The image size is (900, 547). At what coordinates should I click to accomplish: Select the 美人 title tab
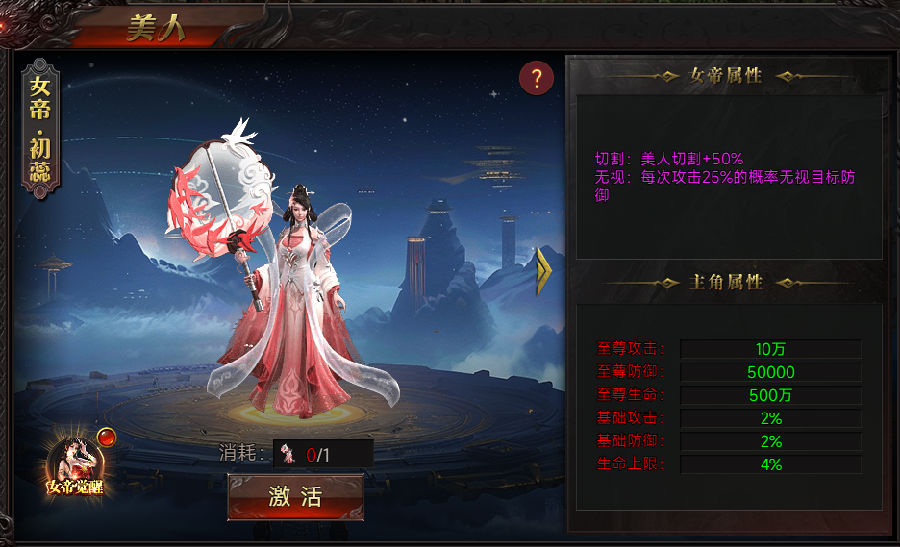pos(154,28)
